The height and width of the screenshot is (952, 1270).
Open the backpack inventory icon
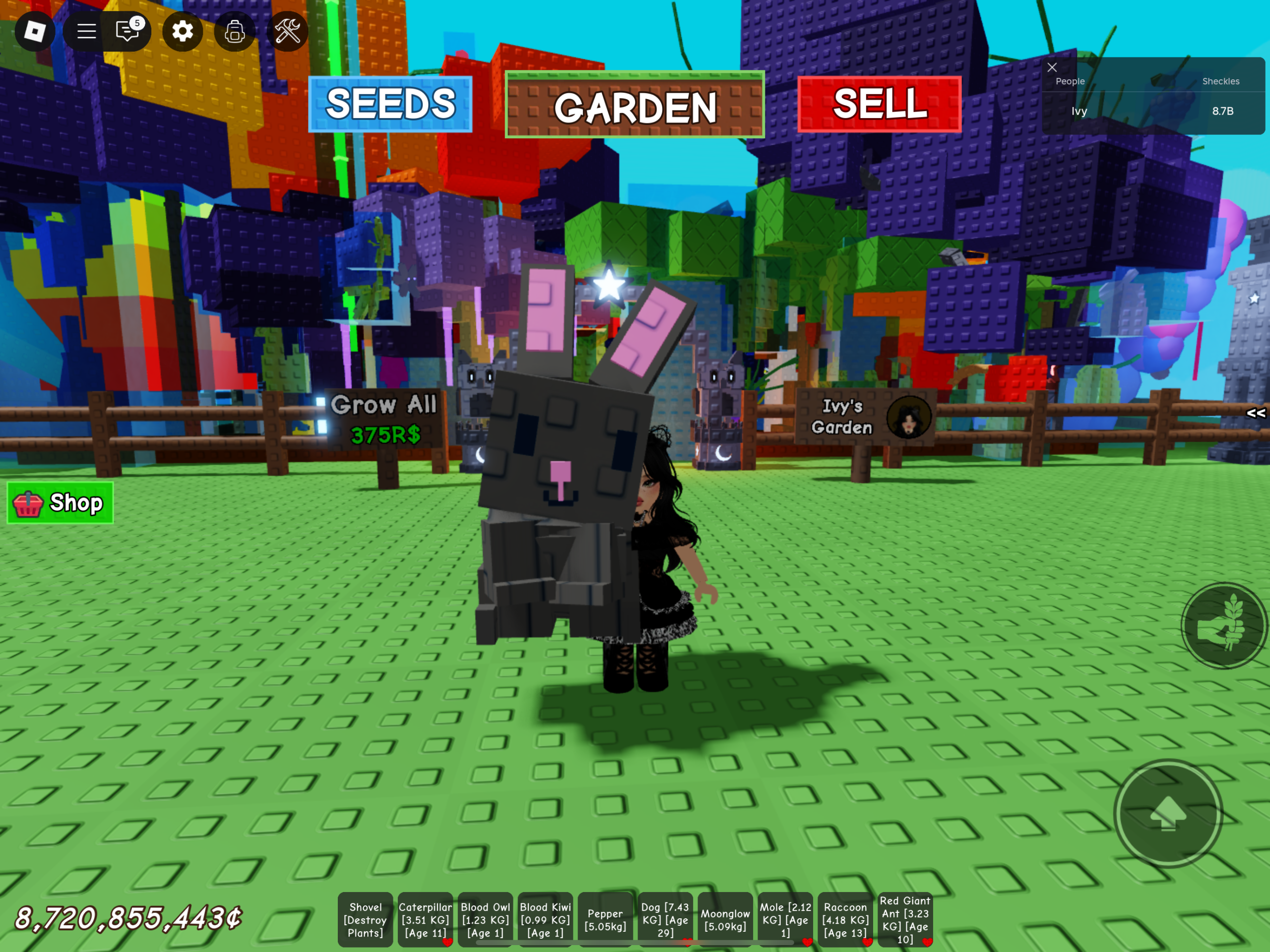(x=235, y=32)
